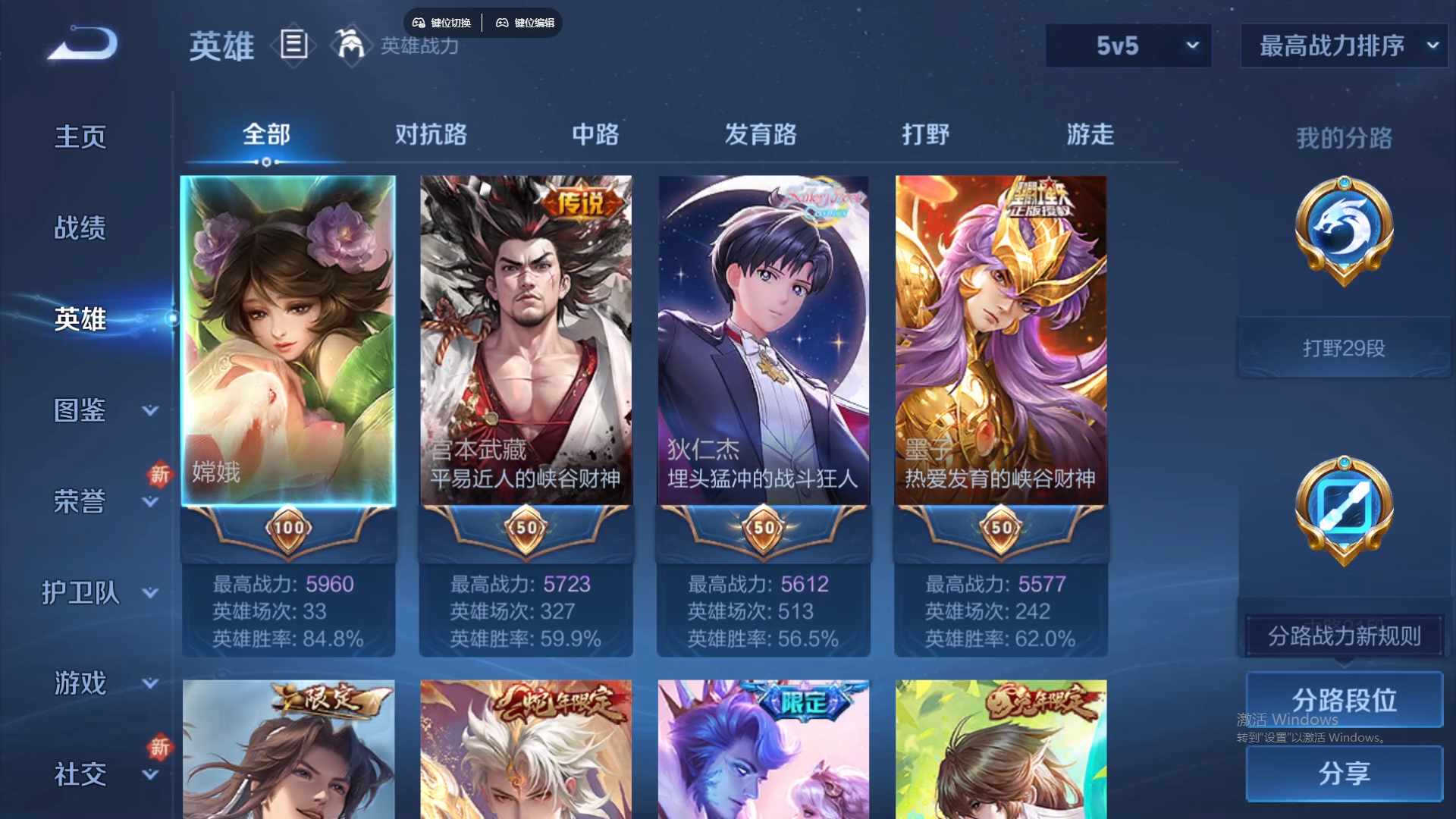1456x819 pixels.
Task: Open the 5v5 mode dropdown
Action: 1128,45
